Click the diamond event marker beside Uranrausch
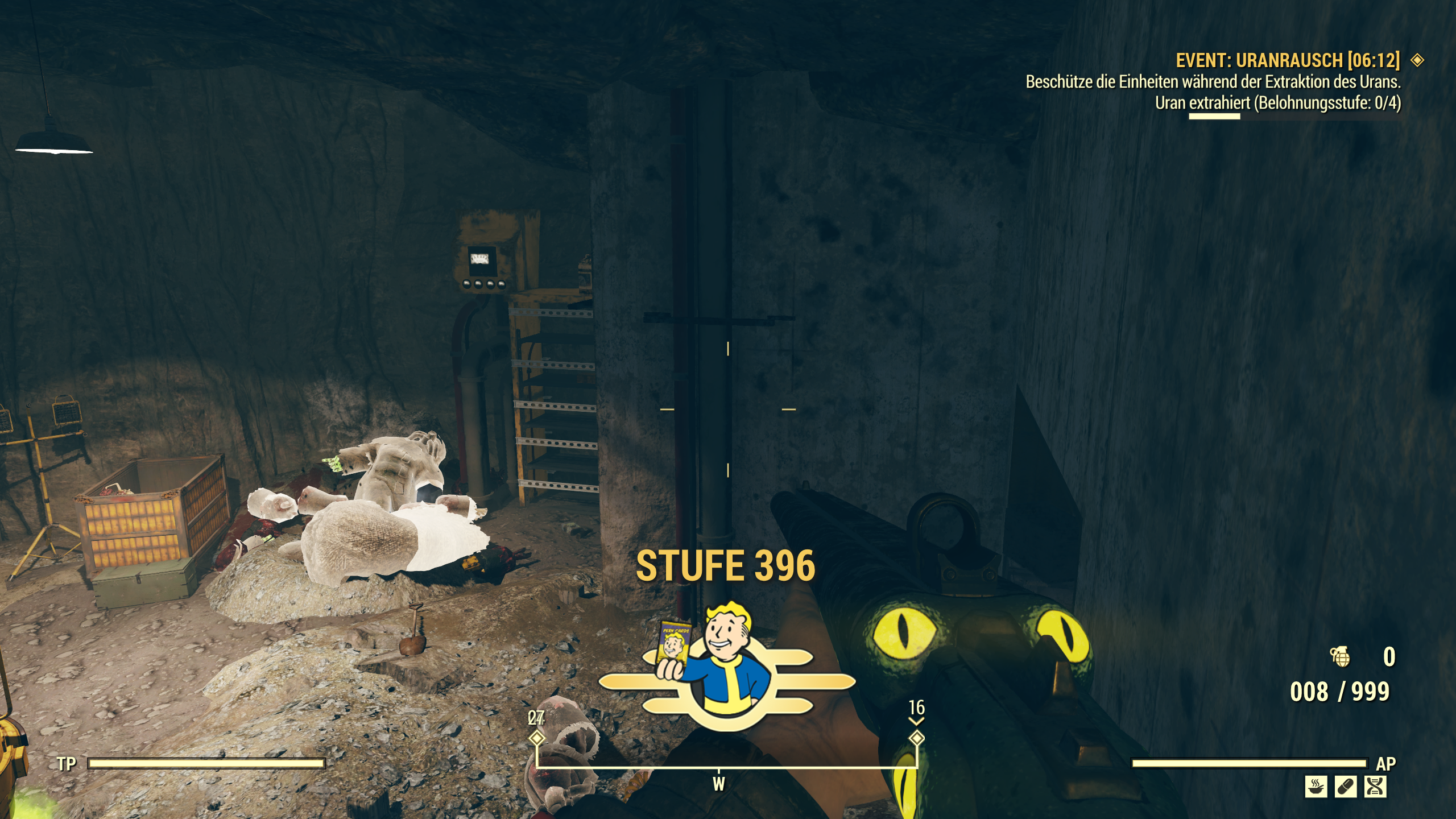The width and height of the screenshot is (1456, 819). coord(1417,60)
